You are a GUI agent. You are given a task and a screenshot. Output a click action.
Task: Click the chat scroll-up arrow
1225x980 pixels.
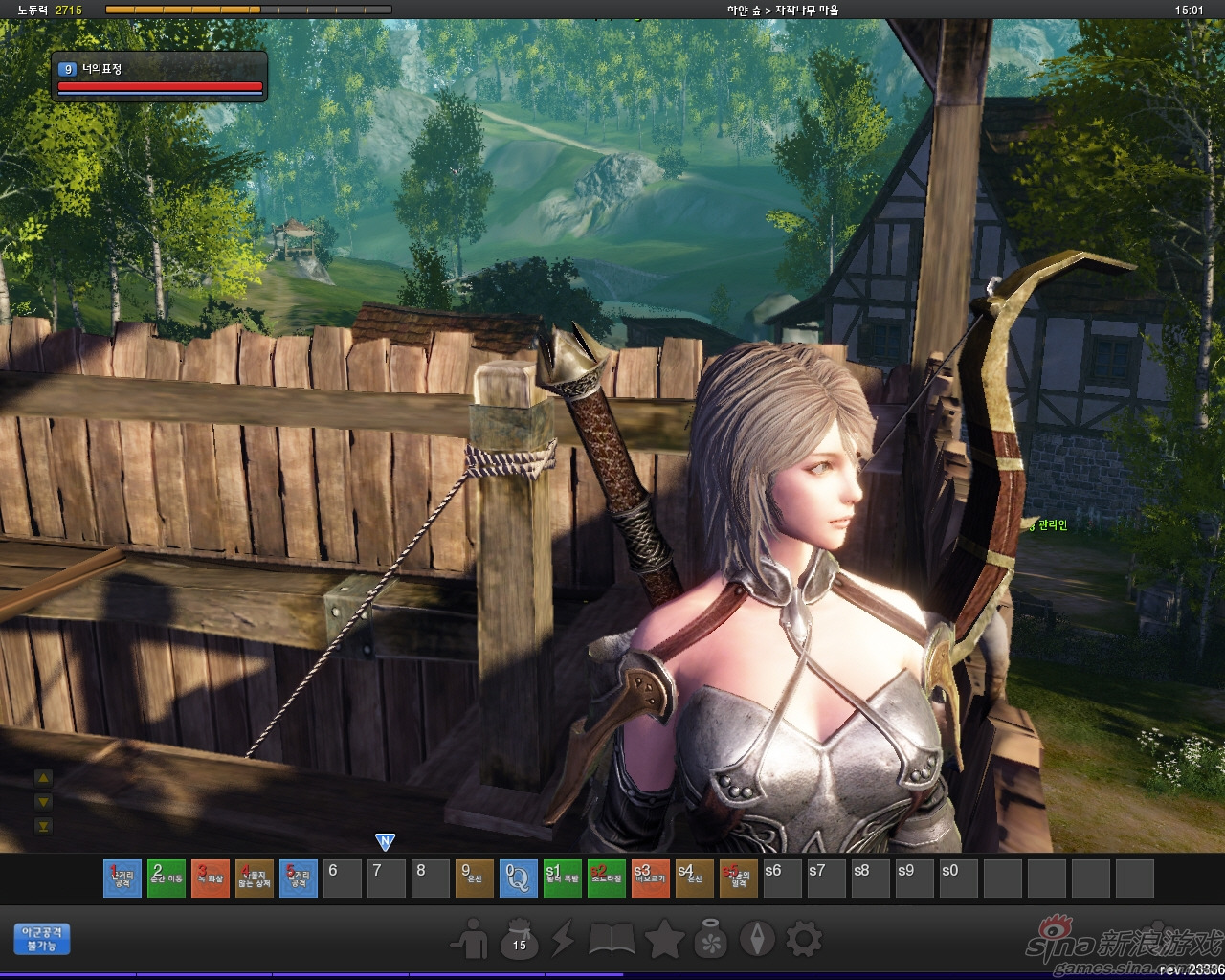[42, 778]
